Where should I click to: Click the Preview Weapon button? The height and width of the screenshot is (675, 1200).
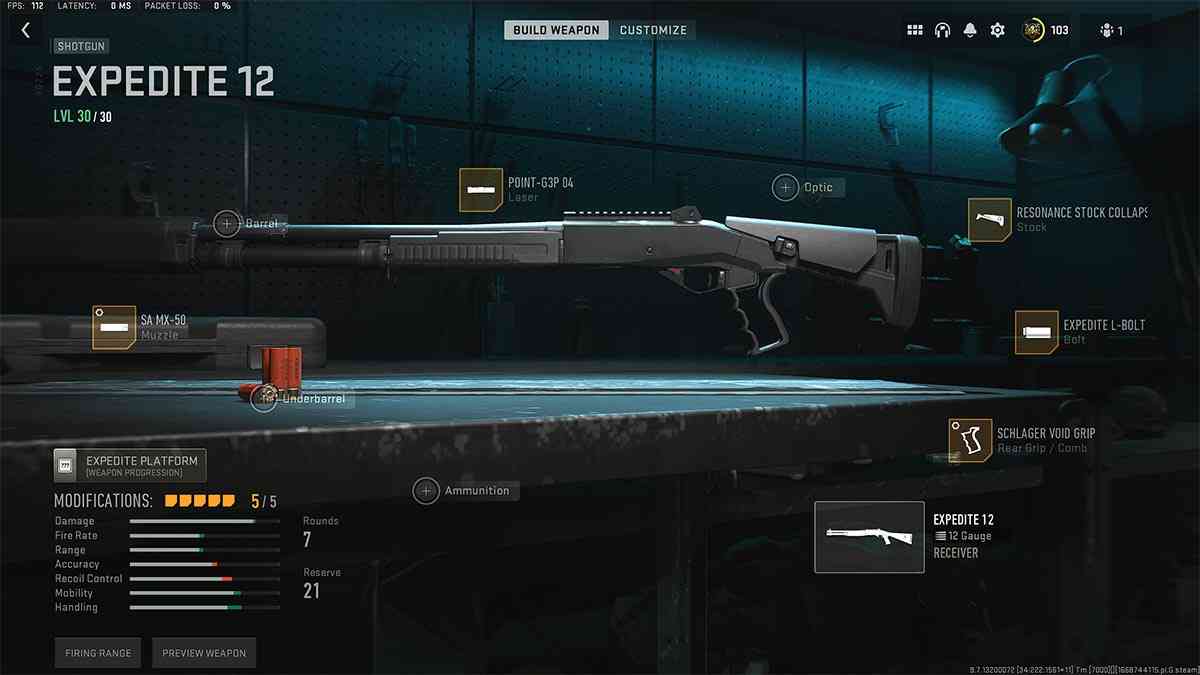pos(204,653)
